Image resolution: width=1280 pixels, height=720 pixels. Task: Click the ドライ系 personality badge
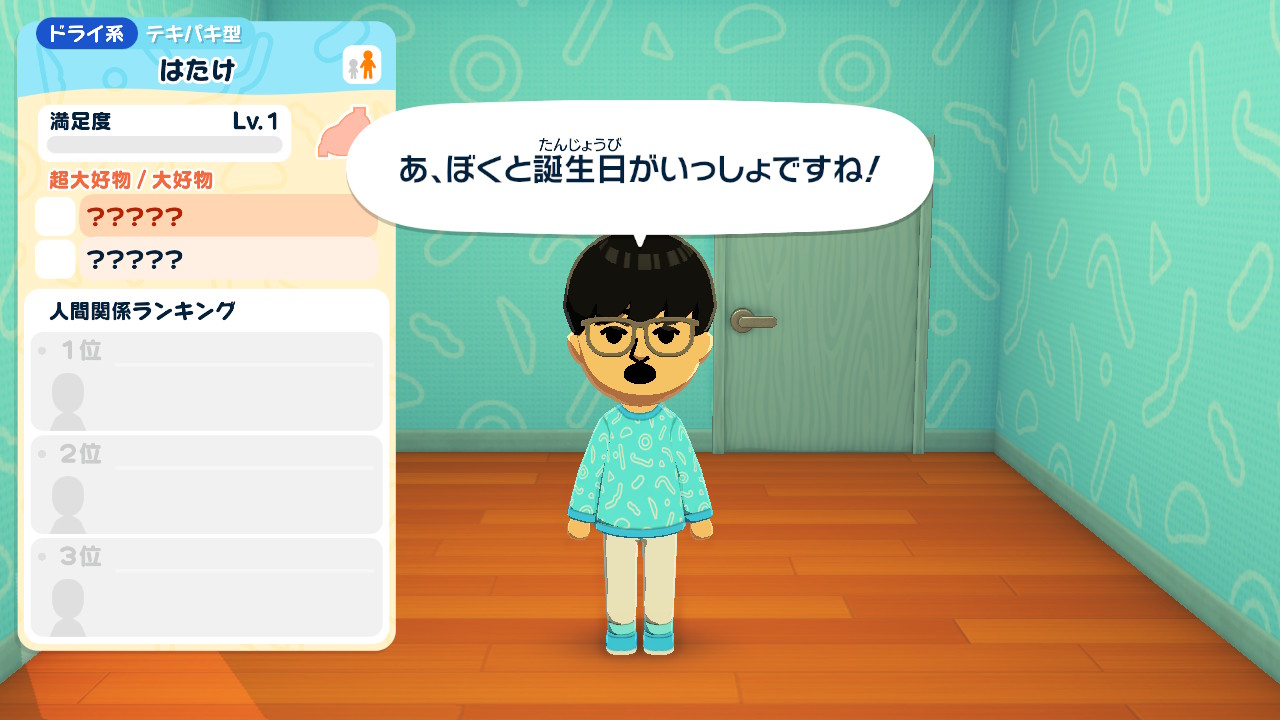click(85, 32)
